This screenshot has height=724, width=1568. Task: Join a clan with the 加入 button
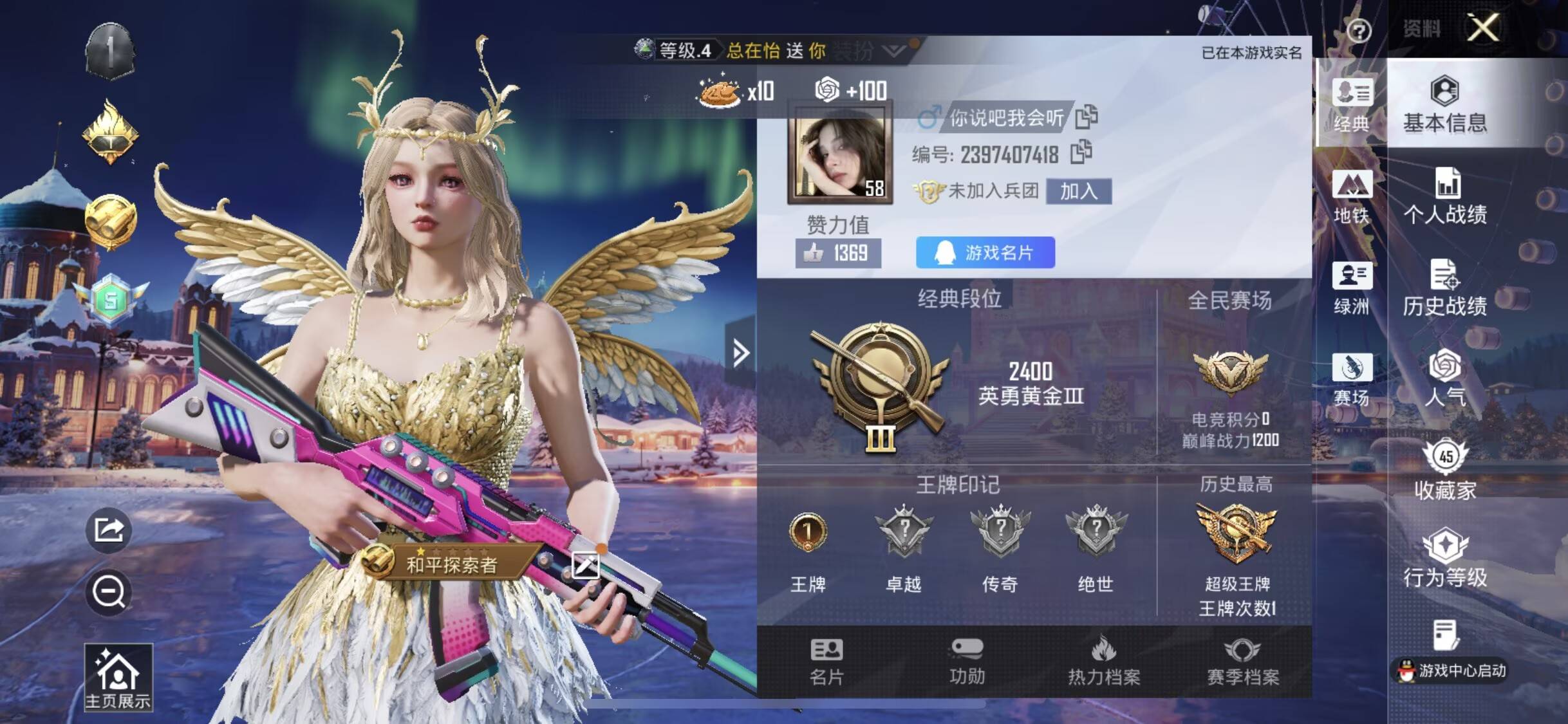tap(1078, 191)
